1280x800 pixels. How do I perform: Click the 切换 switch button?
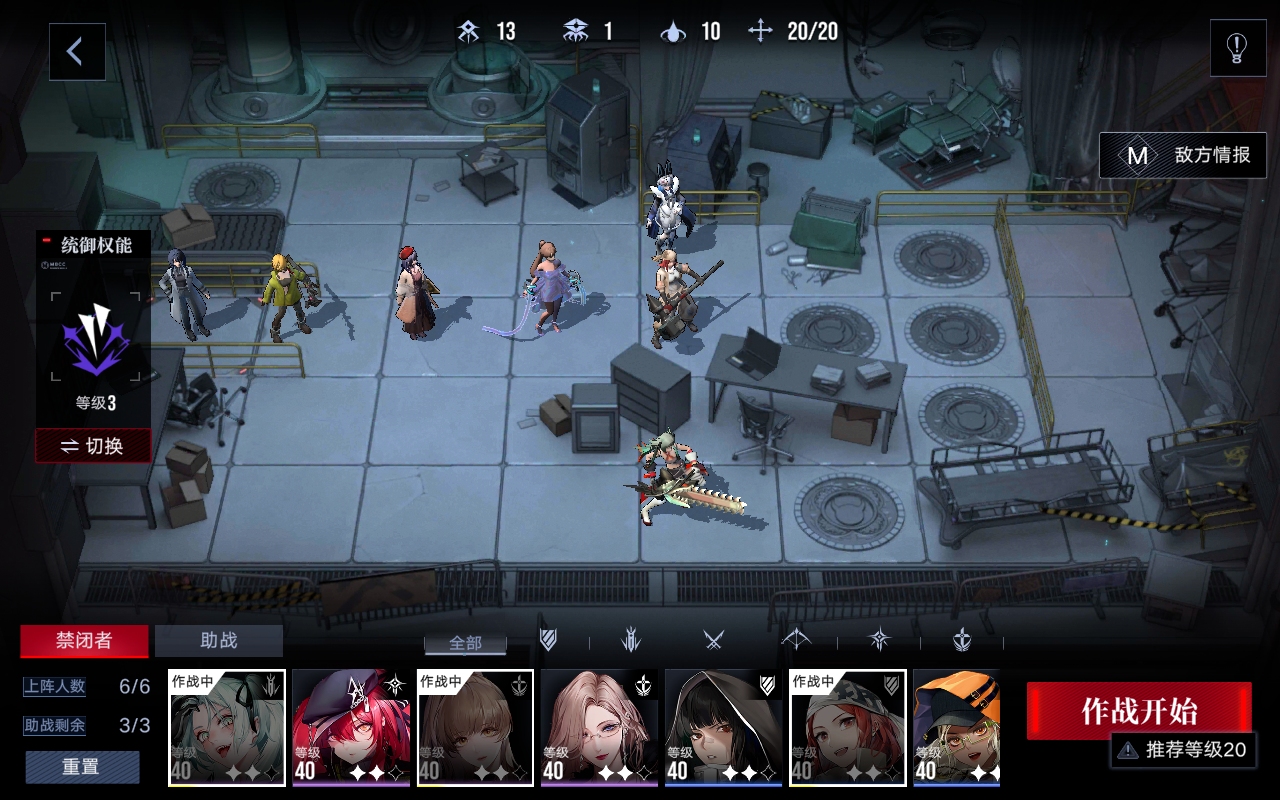coord(93,446)
